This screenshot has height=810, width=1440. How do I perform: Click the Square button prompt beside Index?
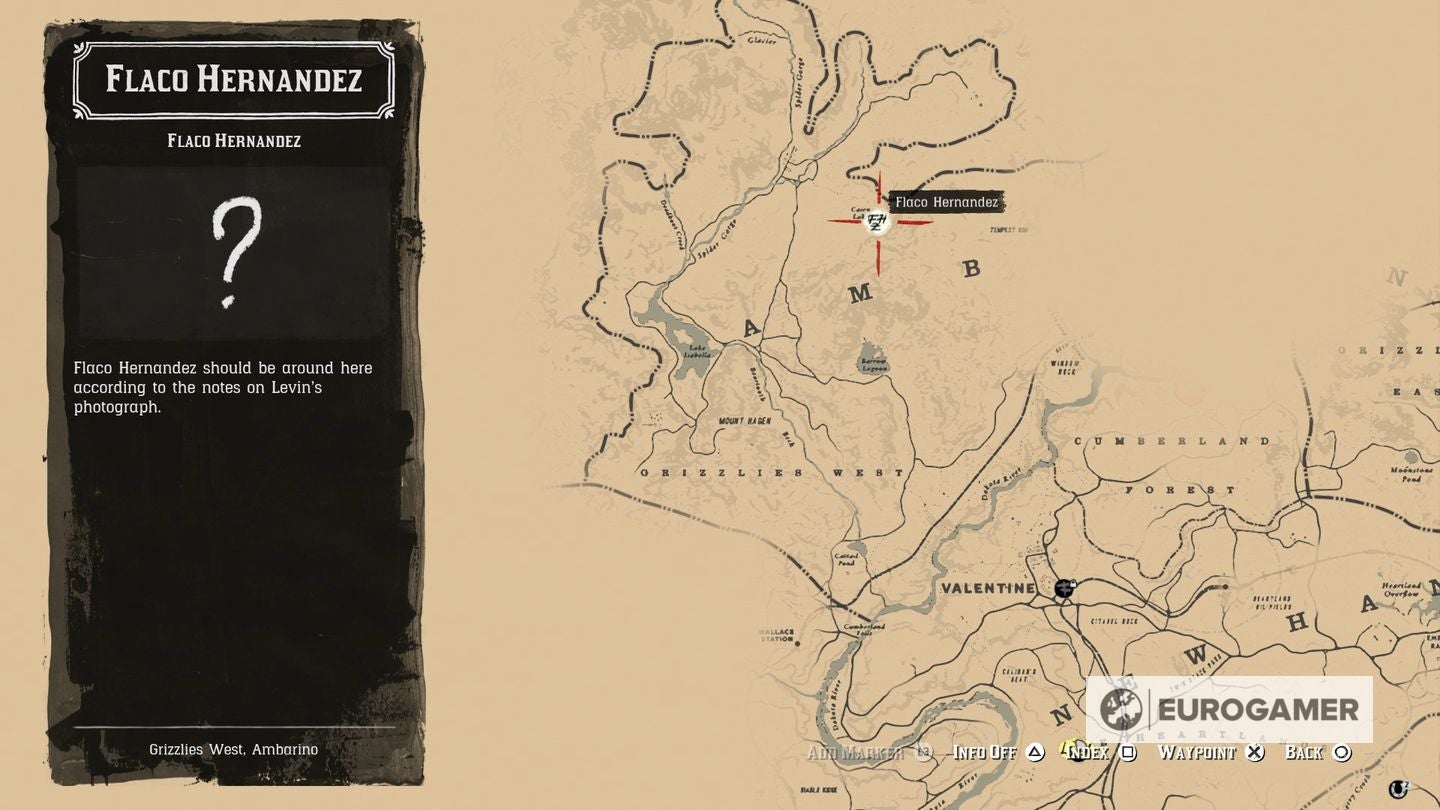pos(1131,751)
